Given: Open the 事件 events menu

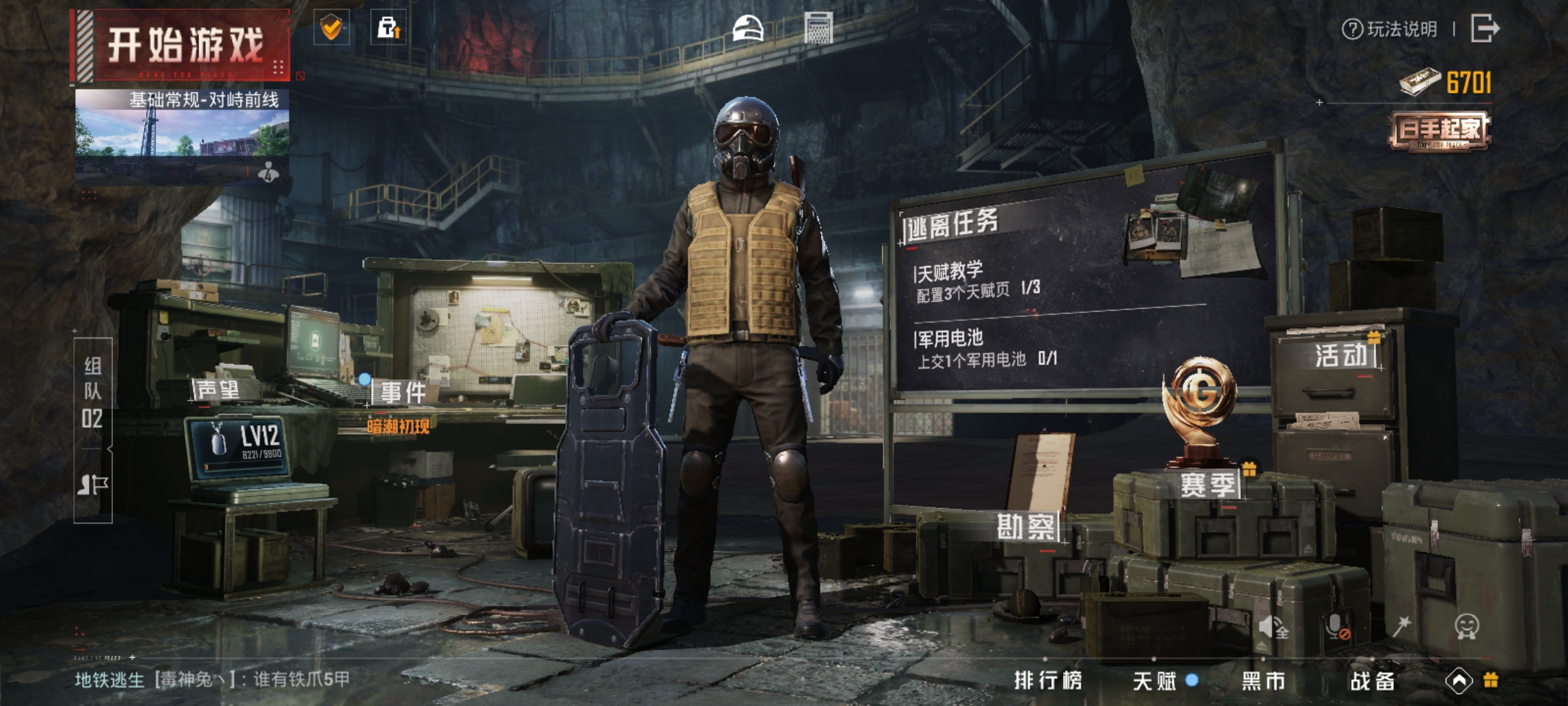Looking at the screenshot, I should tap(402, 393).
